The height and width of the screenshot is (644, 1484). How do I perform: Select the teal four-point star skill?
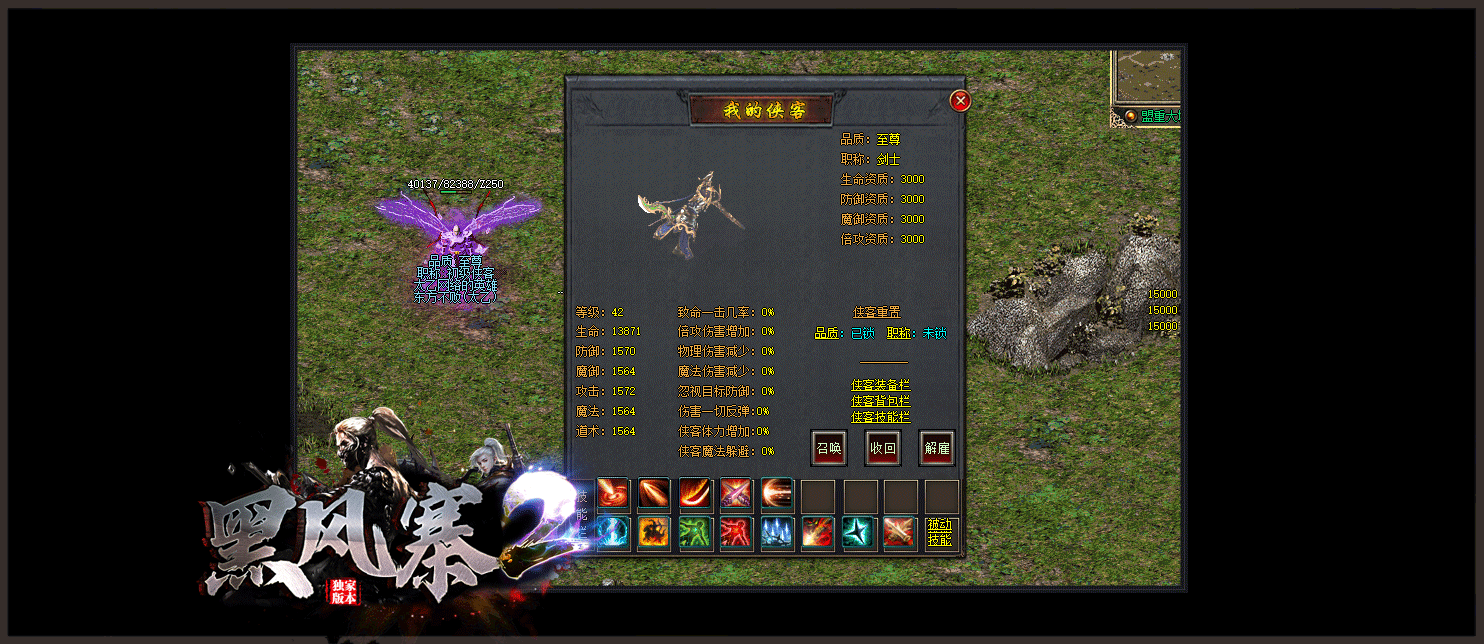click(x=858, y=532)
